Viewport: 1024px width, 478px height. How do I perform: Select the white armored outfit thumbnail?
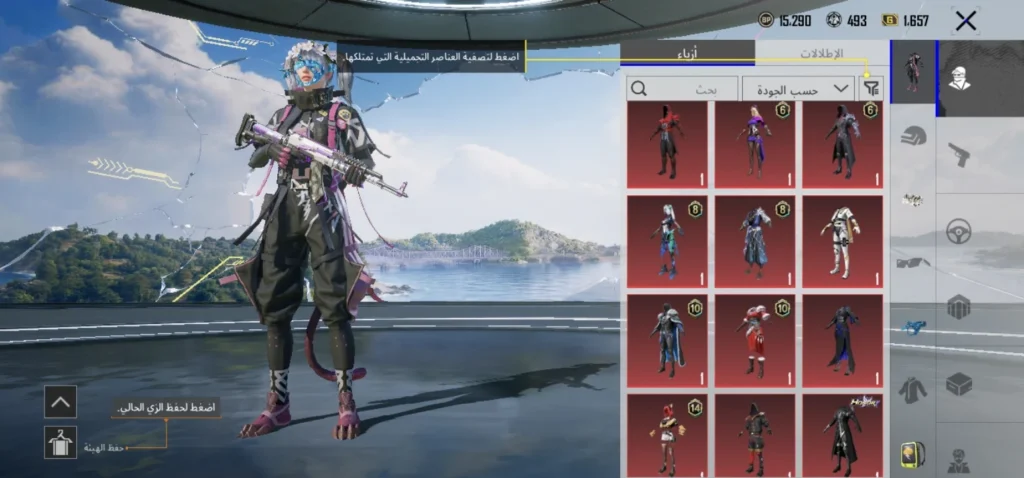click(x=842, y=242)
